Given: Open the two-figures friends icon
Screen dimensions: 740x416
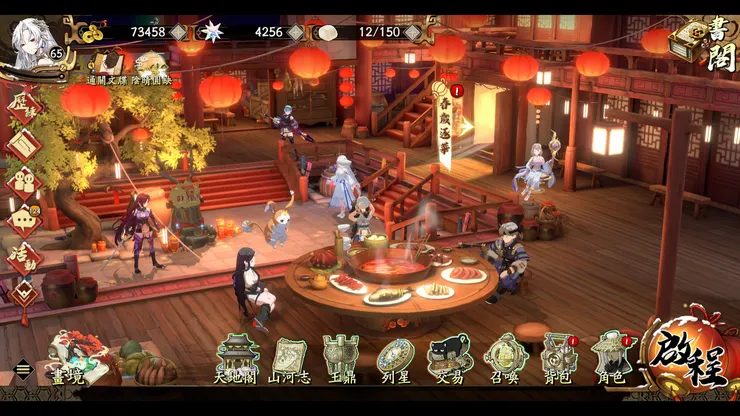Looking at the screenshot, I should click(x=24, y=180).
